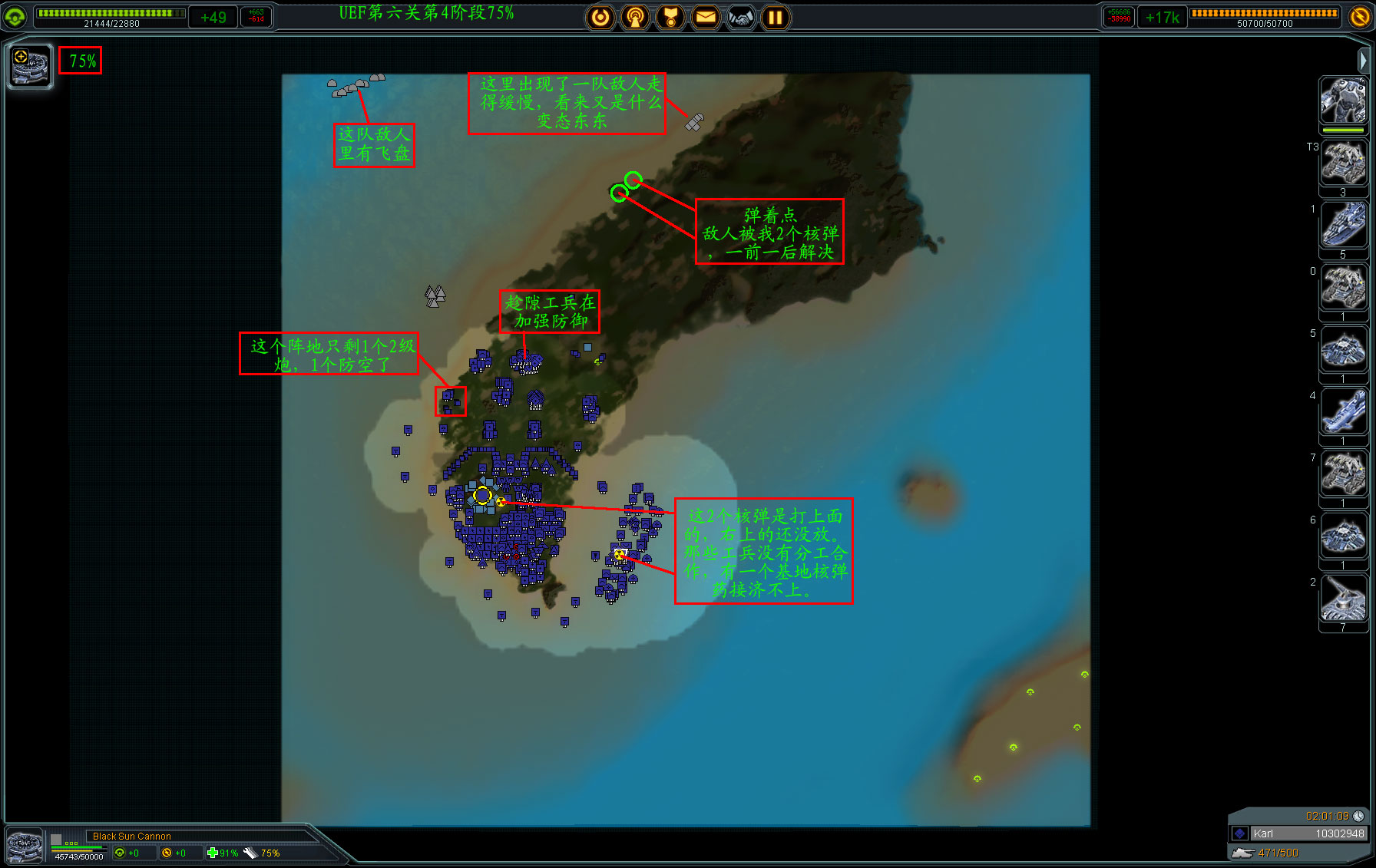Image resolution: width=1376 pixels, height=868 pixels.
Task: Click the Black Sun Cannon unit portrait
Action: (25, 847)
